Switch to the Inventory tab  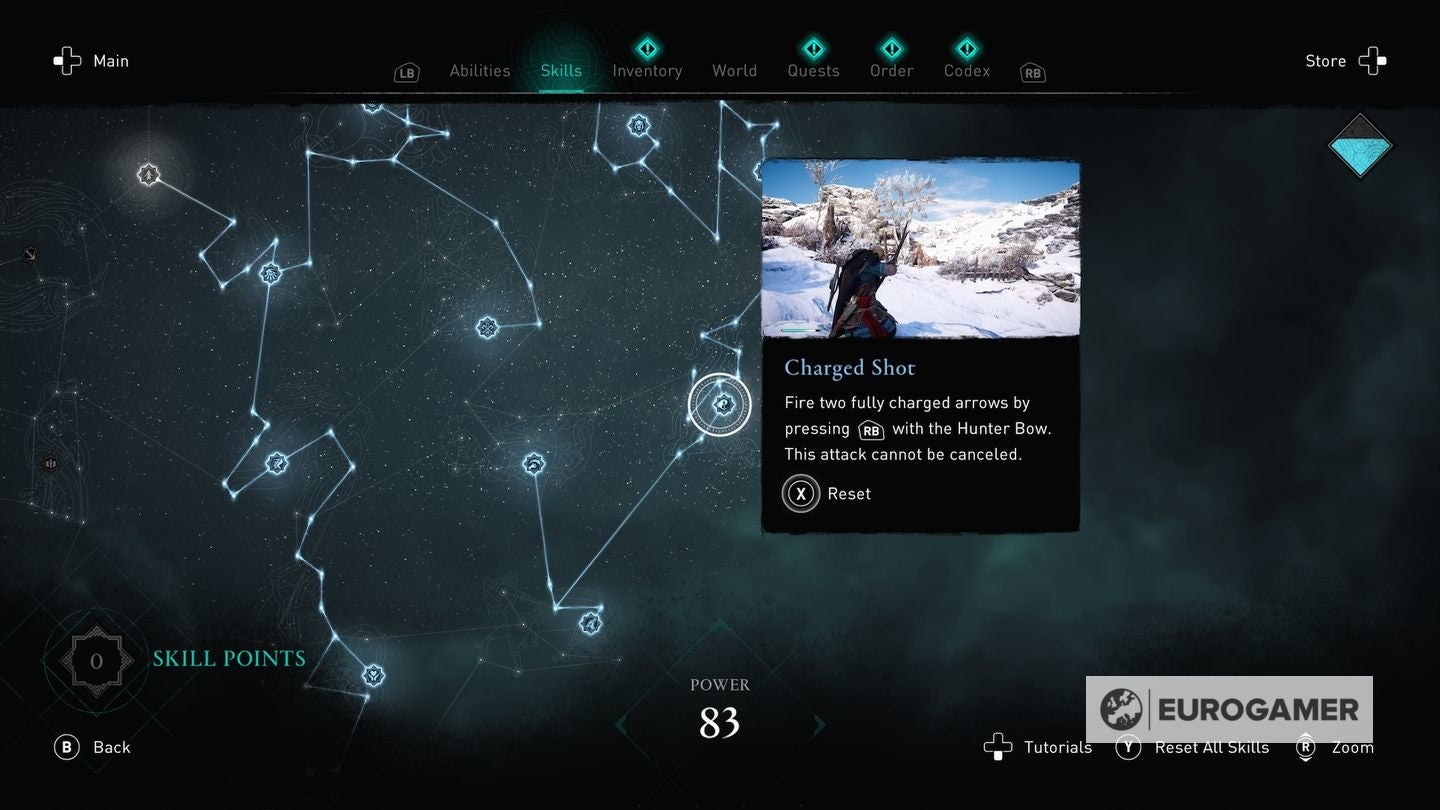point(647,71)
